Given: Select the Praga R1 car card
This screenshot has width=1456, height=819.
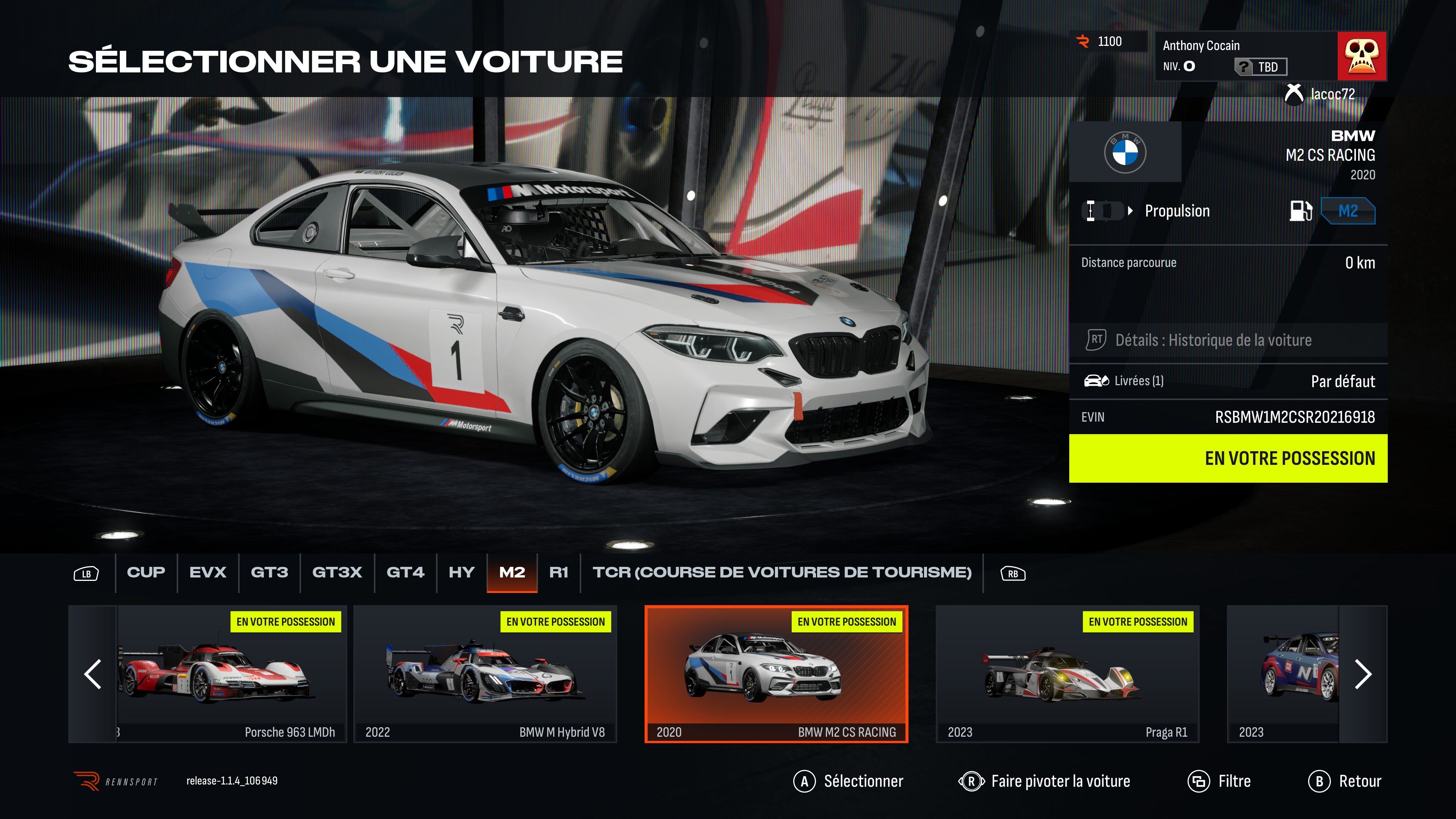Looking at the screenshot, I should [x=1067, y=674].
